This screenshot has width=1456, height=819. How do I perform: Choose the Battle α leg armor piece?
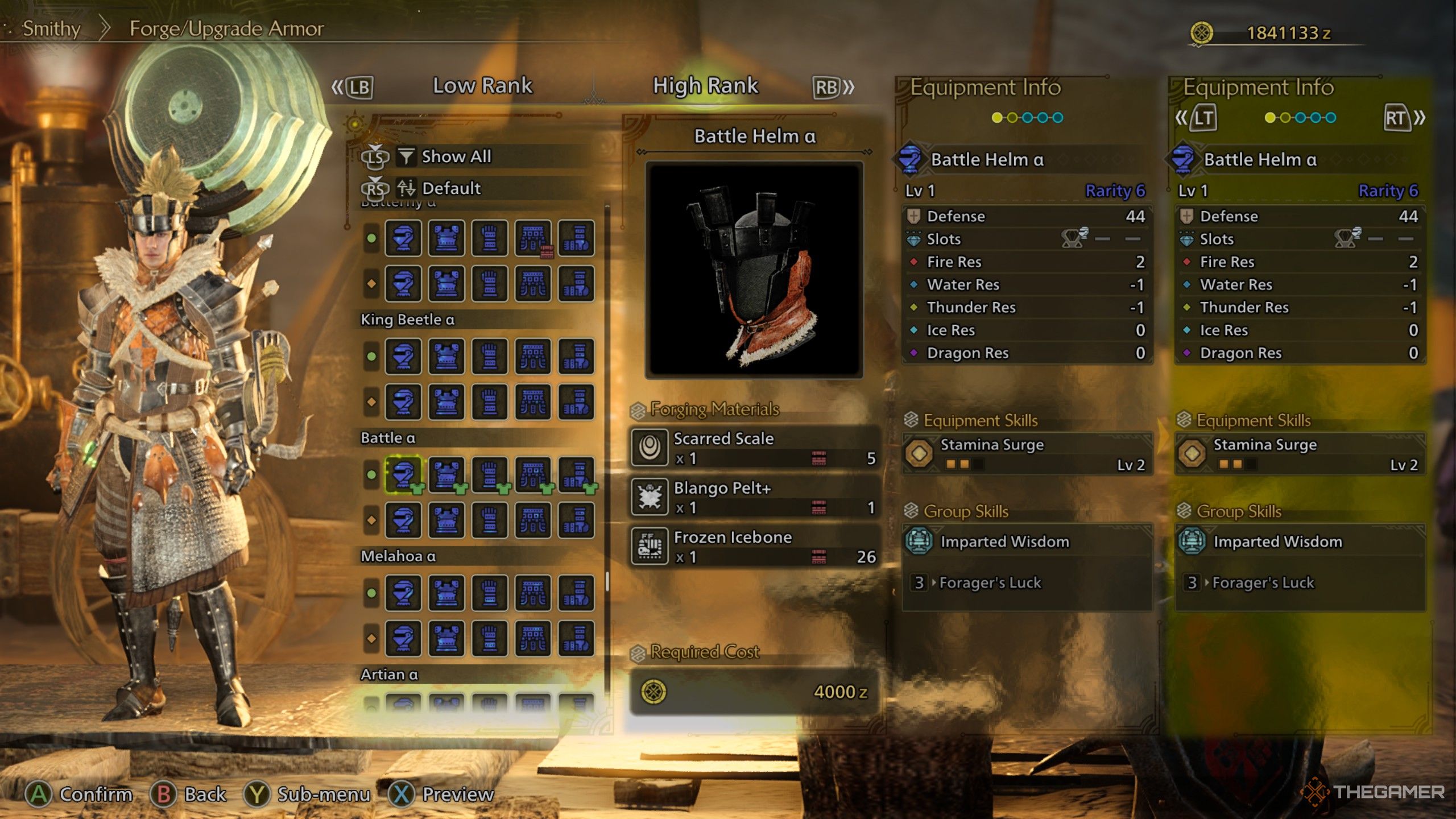[x=576, y=474]
